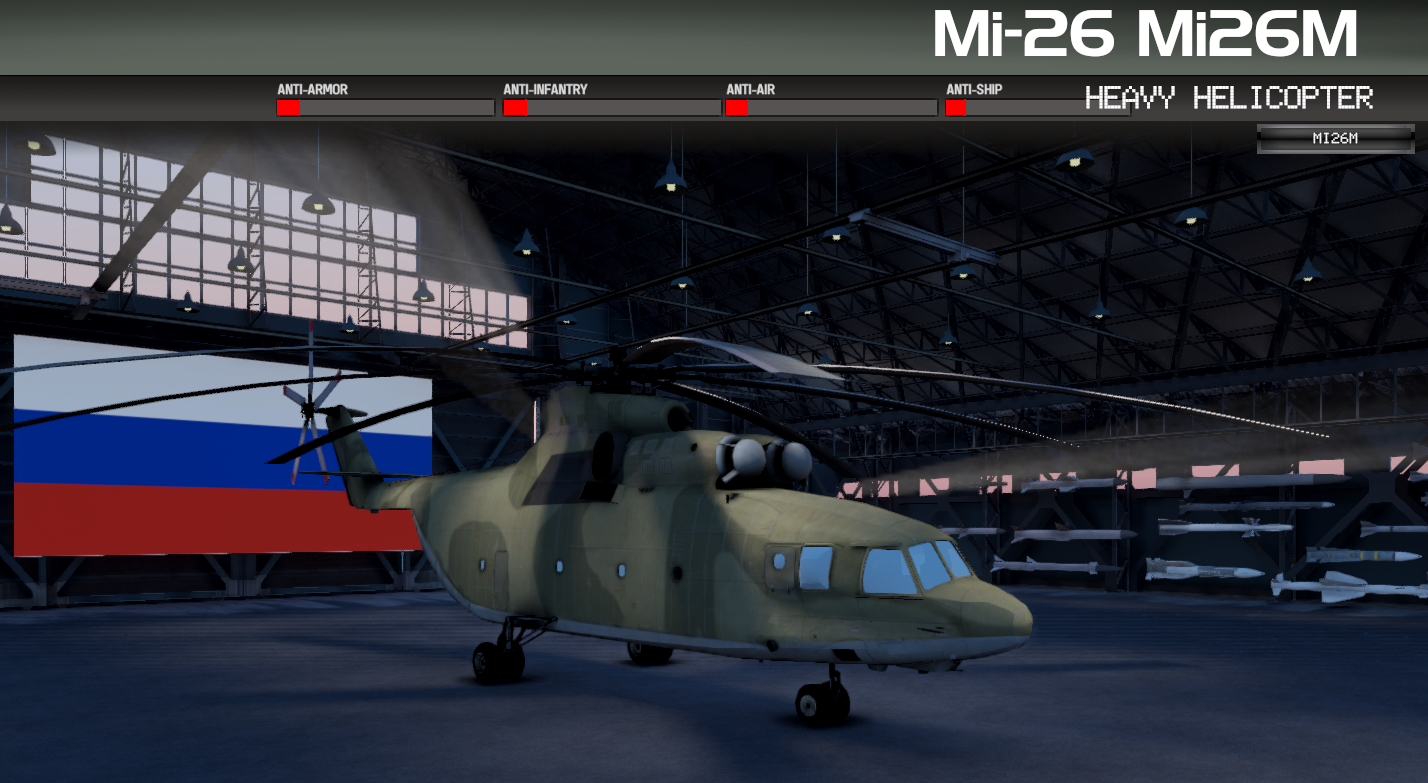Screen dimensions: 1428x783
Task: Click the red ANTI-INFANTRY rating indicator
Action: click(516, 107)
